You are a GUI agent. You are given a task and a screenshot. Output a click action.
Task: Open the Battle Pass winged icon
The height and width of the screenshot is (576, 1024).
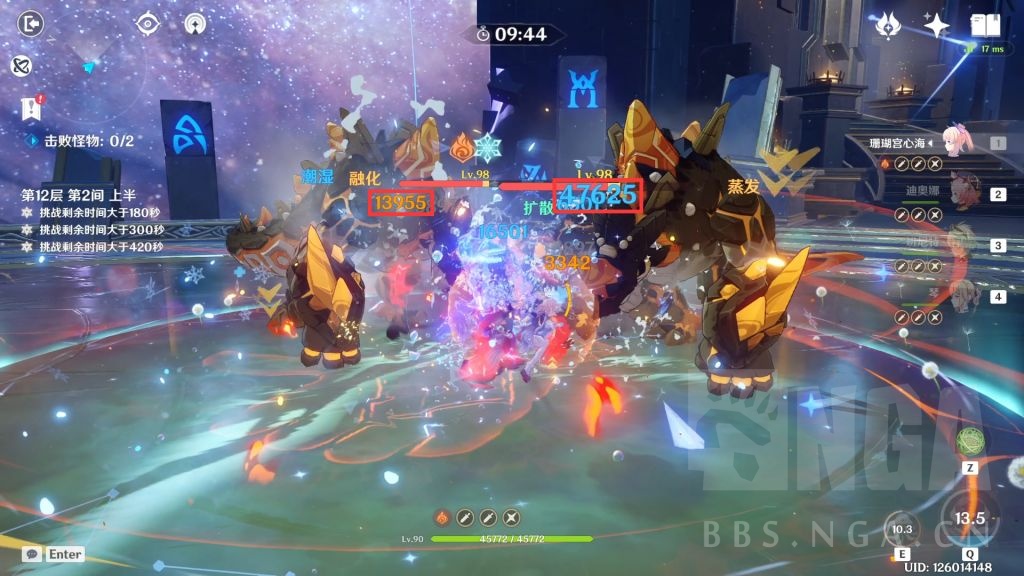[x=888, y=25]
